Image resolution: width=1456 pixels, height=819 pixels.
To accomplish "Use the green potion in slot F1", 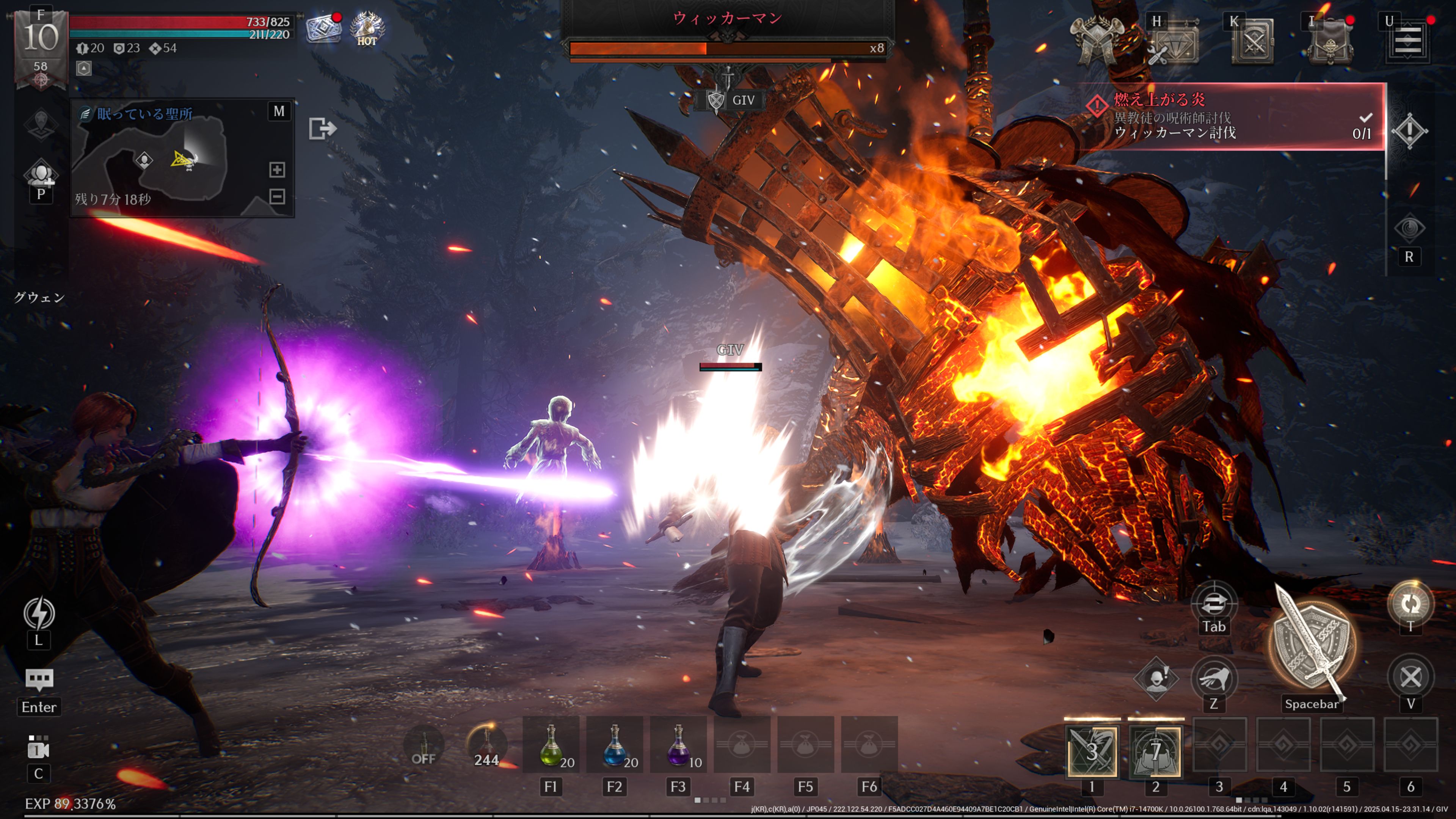I will [551, 745].
